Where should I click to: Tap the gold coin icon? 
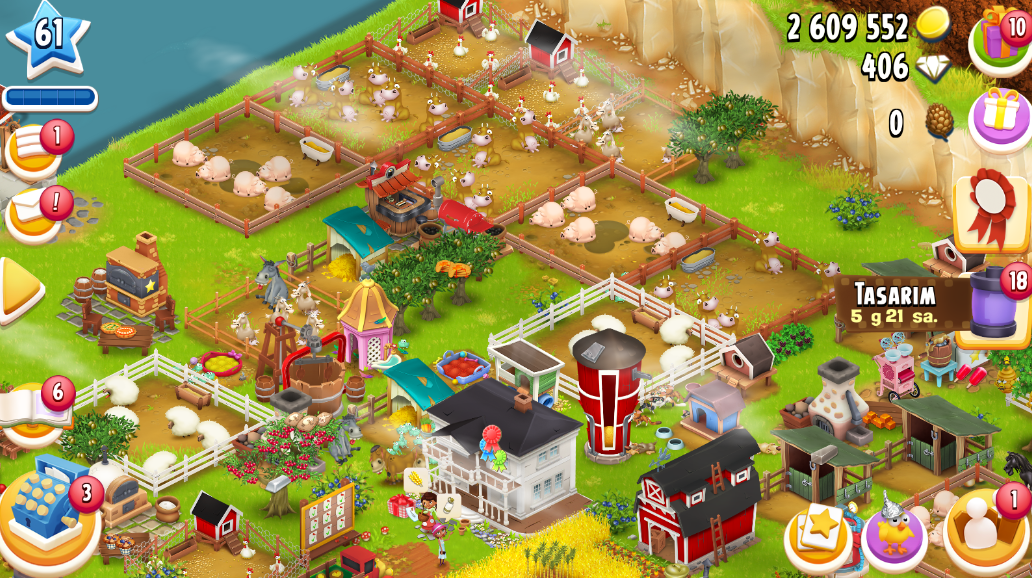click(x=933, y=25)
